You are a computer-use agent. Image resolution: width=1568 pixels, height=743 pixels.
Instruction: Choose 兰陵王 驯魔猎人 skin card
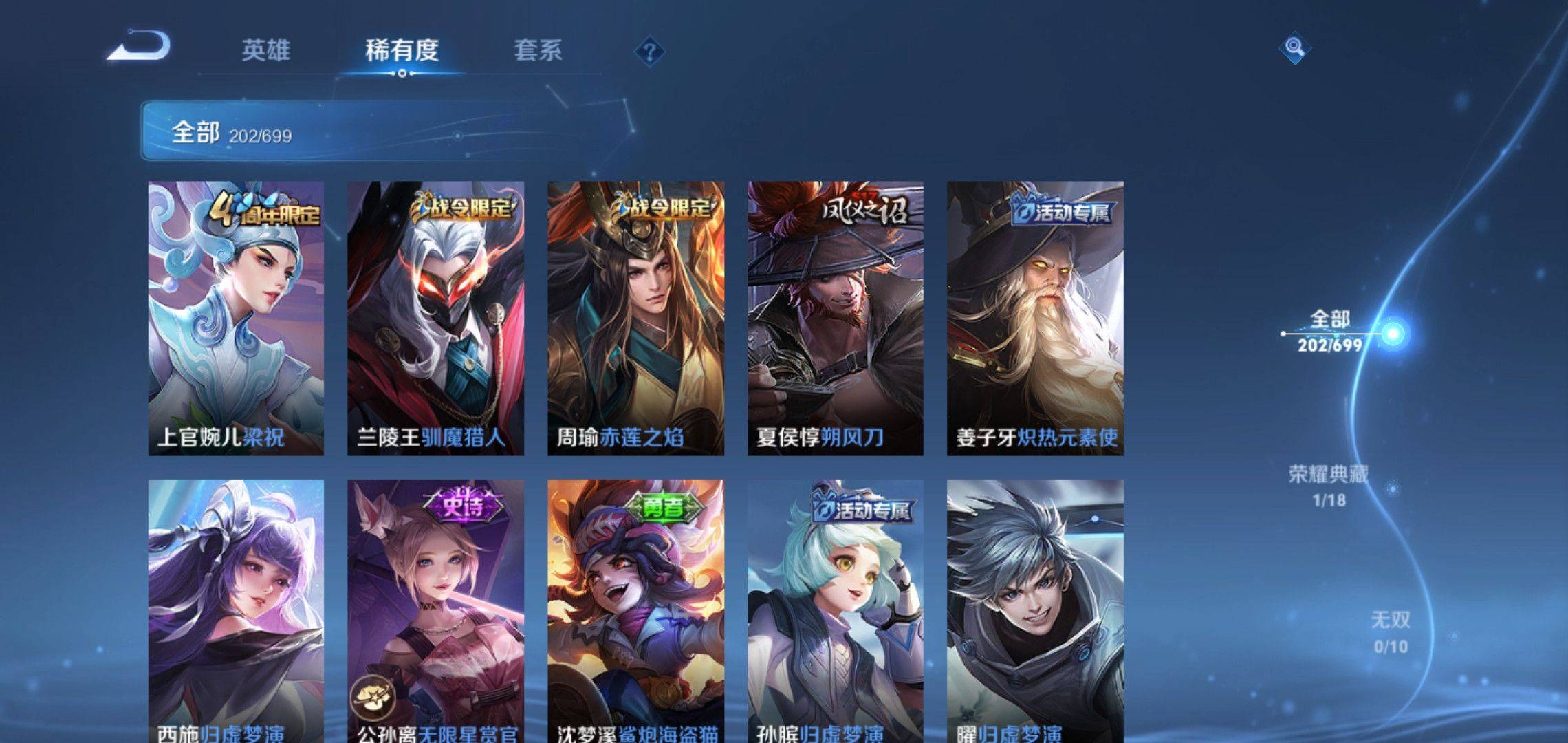click(x=435, y=318)
